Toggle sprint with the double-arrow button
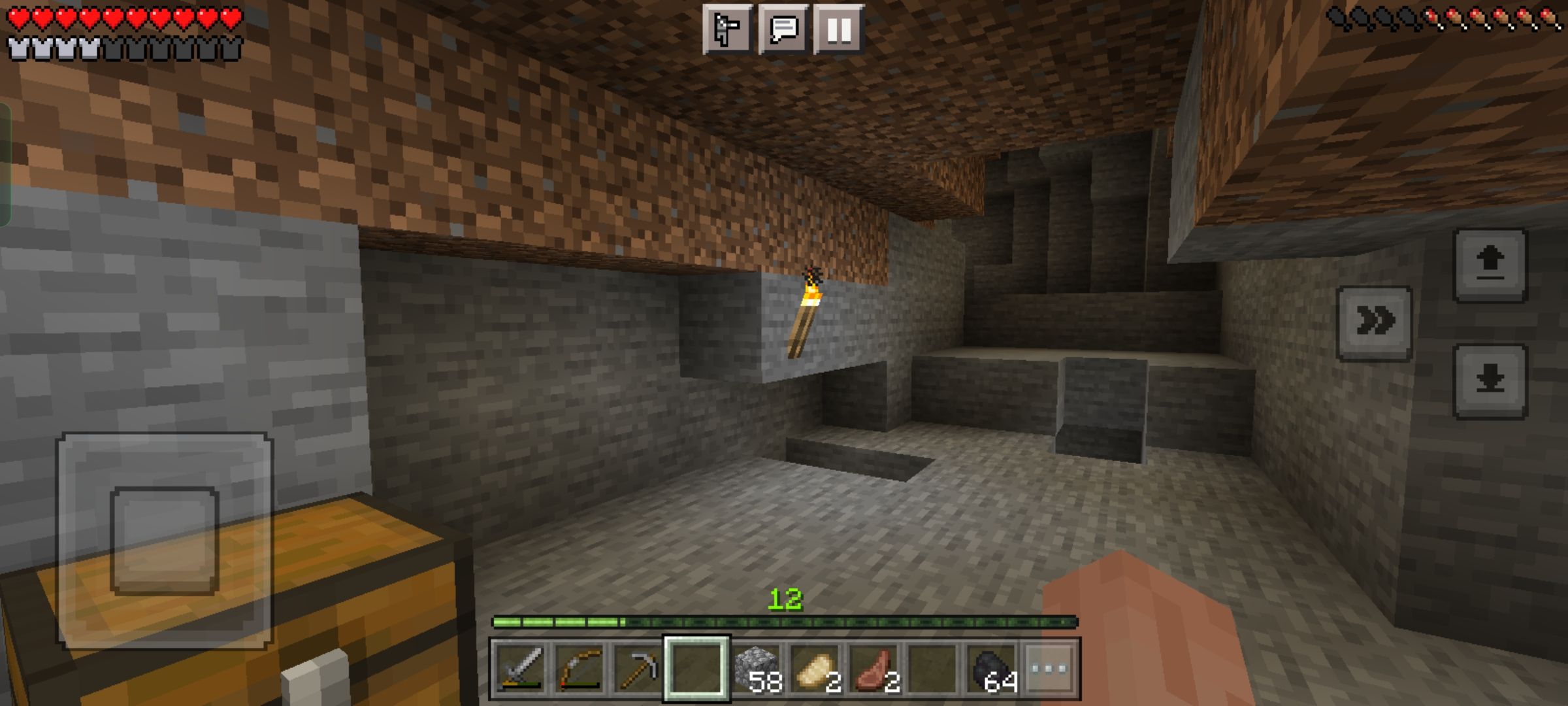Image resolution: width=1568 pixels, height=706 pixels. (x=1375, y=322)
